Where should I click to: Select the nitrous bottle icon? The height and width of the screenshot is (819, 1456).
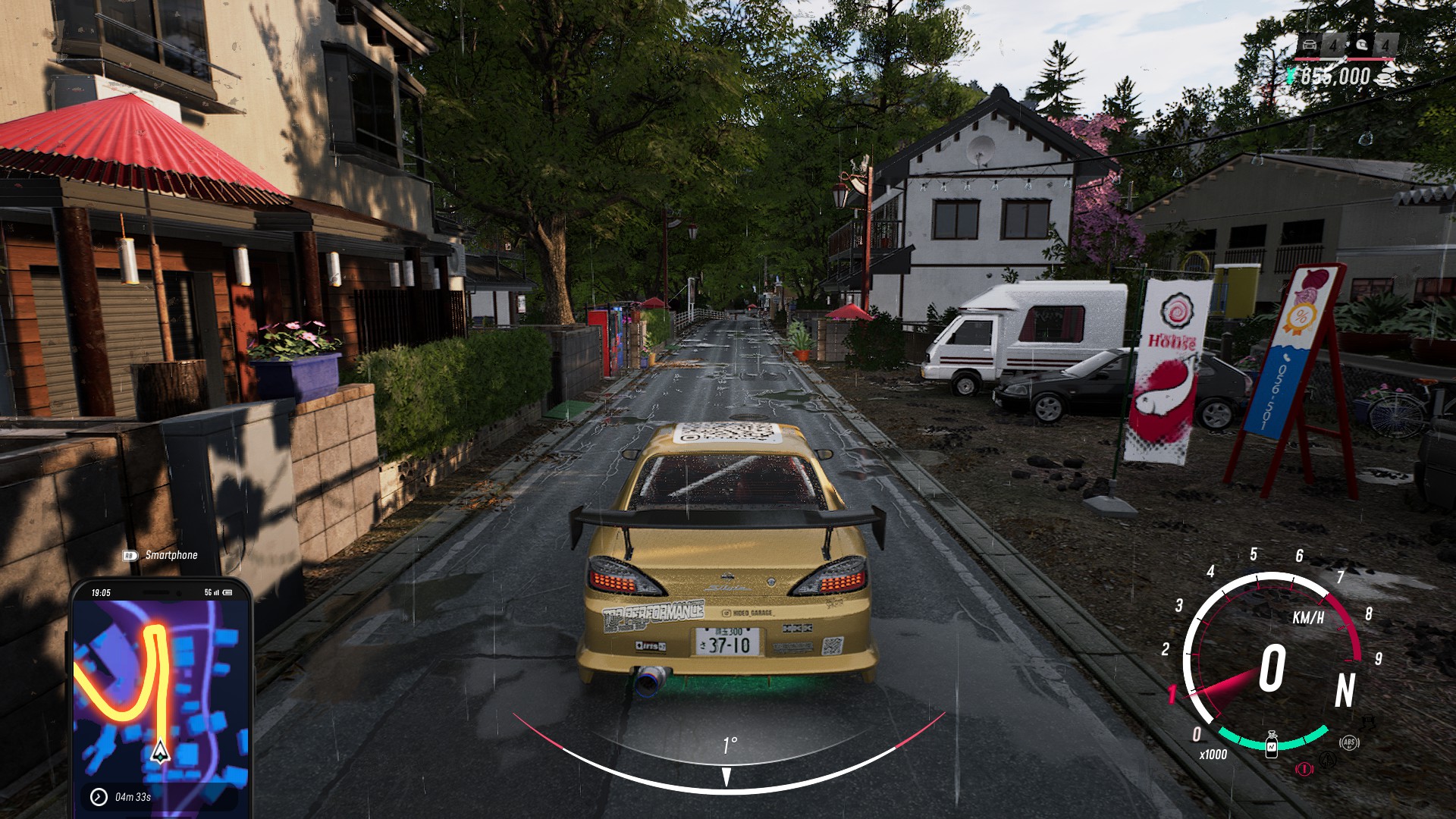pos(1272,744)
